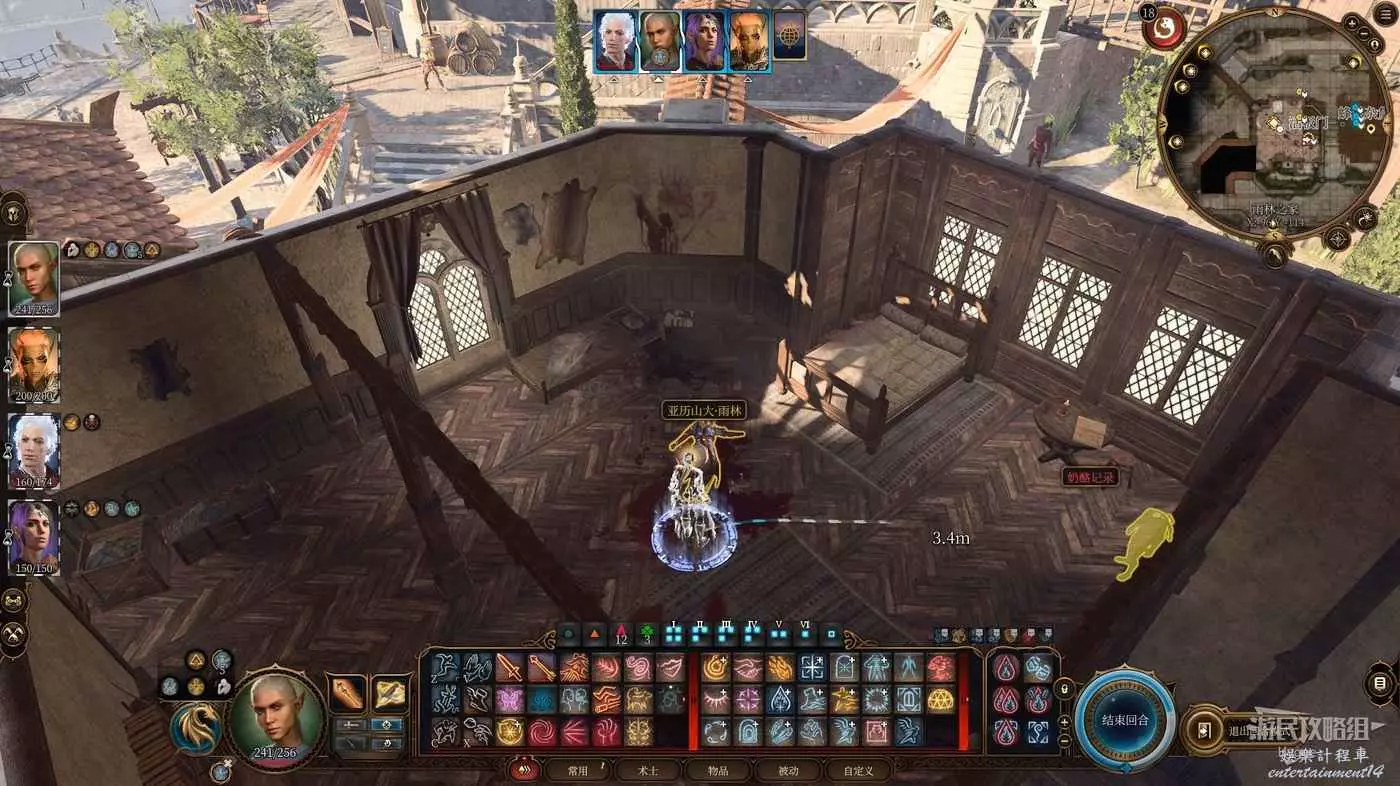
Task: Select the sword attack icon in the hotbar
Action: point(510,667)
